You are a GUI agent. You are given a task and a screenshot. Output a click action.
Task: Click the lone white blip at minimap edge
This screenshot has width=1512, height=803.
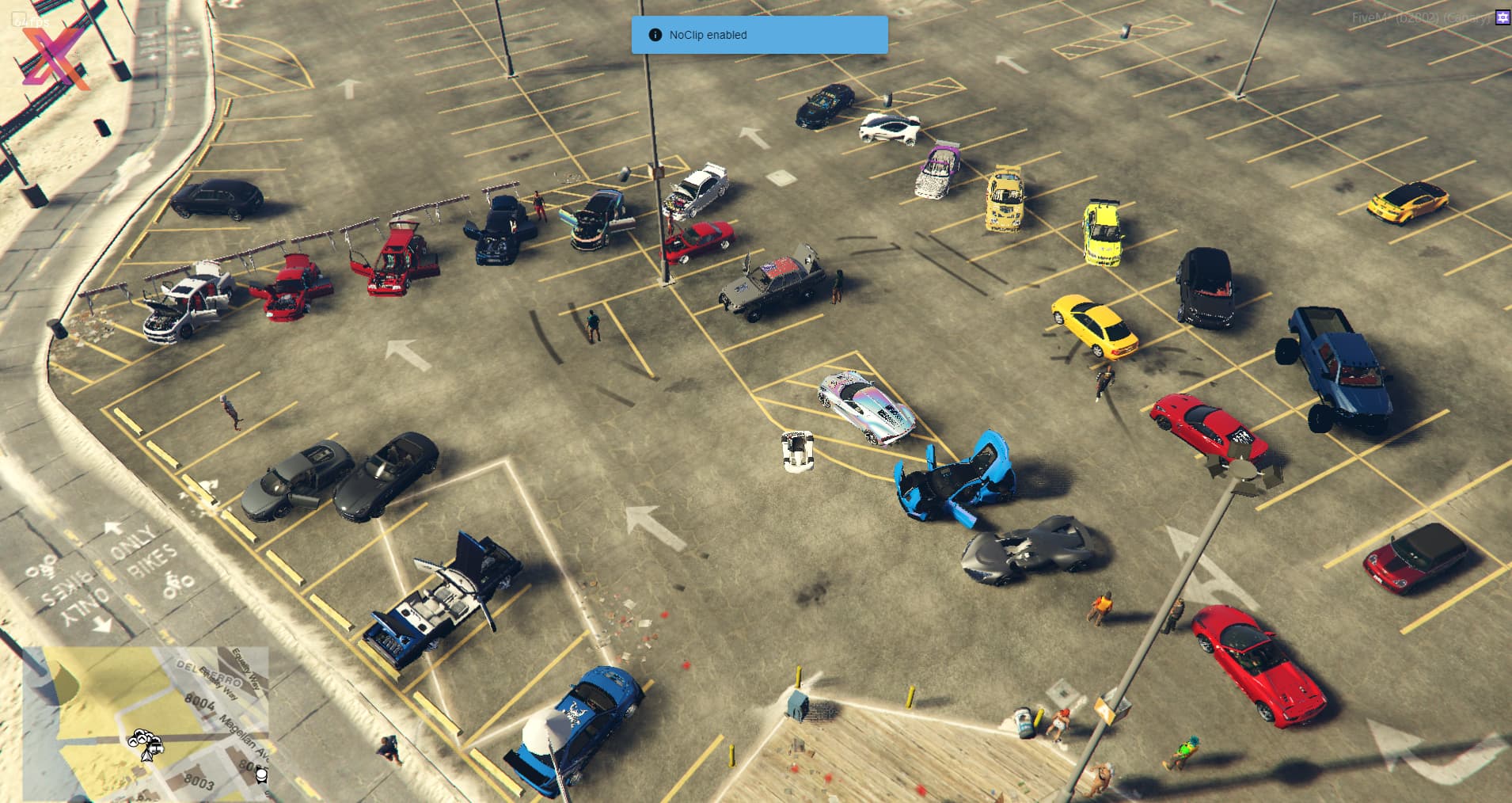[x=261, y=774]
